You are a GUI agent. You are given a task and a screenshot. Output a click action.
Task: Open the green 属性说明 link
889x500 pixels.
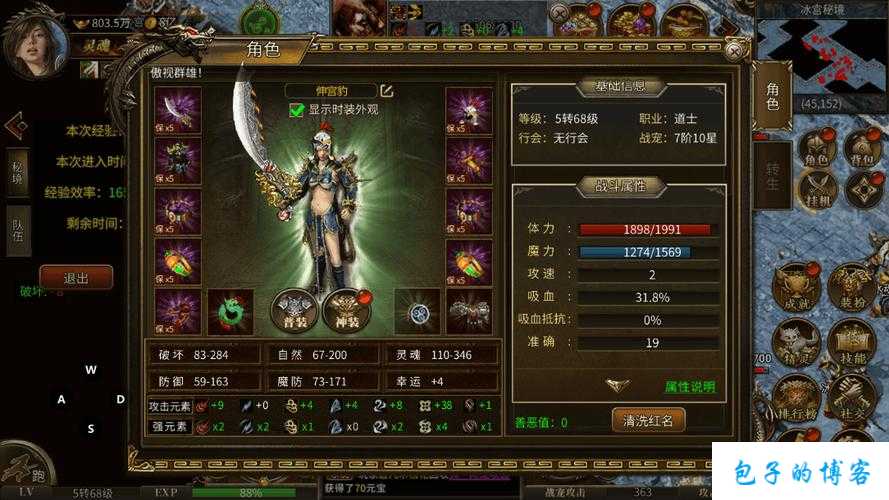point(690,387)
